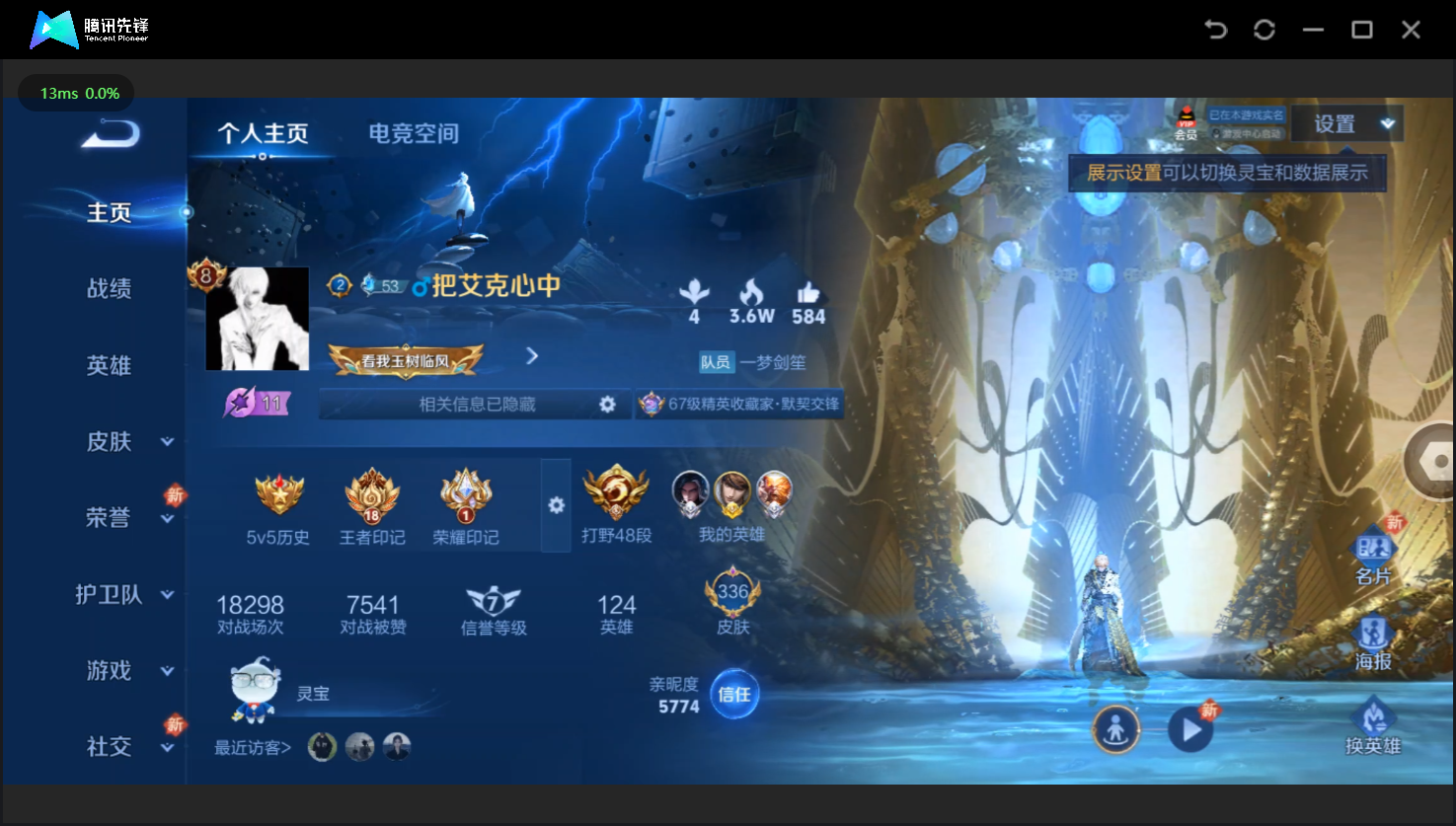
Task: Open 最近访客 recent visitors list
Action: click(x=253, y=748)
